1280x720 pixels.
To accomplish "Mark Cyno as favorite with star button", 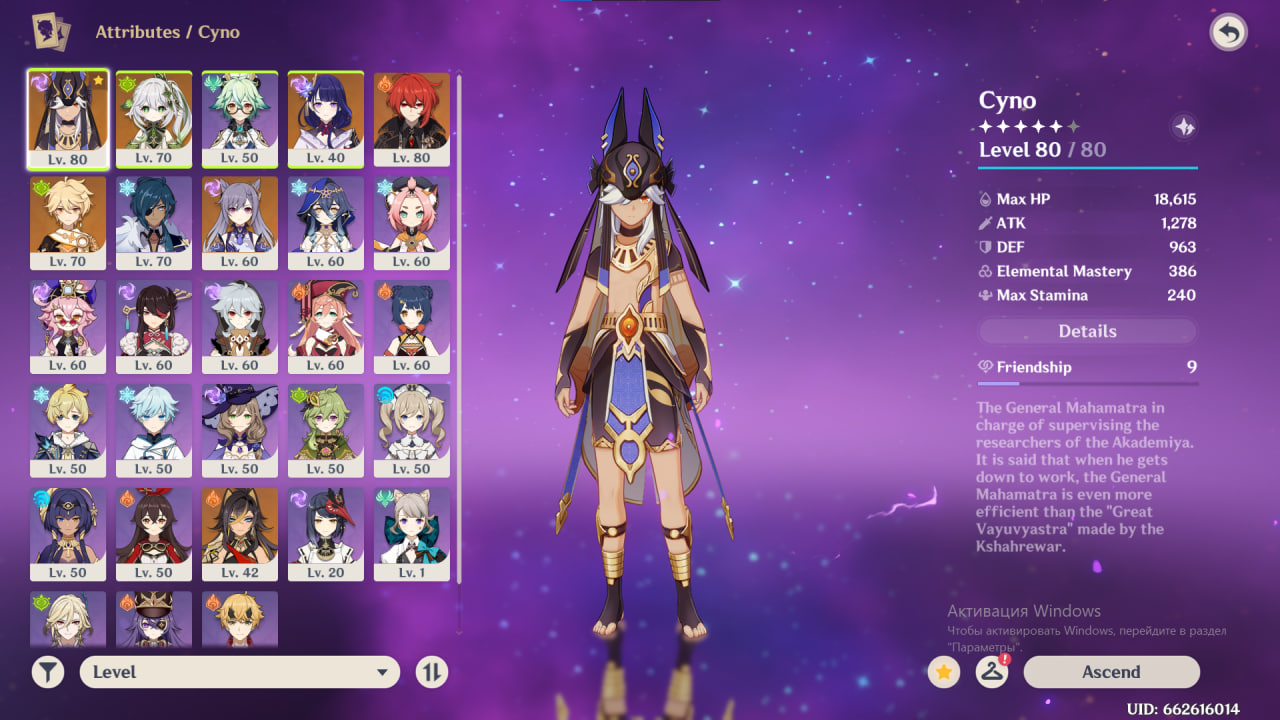I will (x=943, y=672).
